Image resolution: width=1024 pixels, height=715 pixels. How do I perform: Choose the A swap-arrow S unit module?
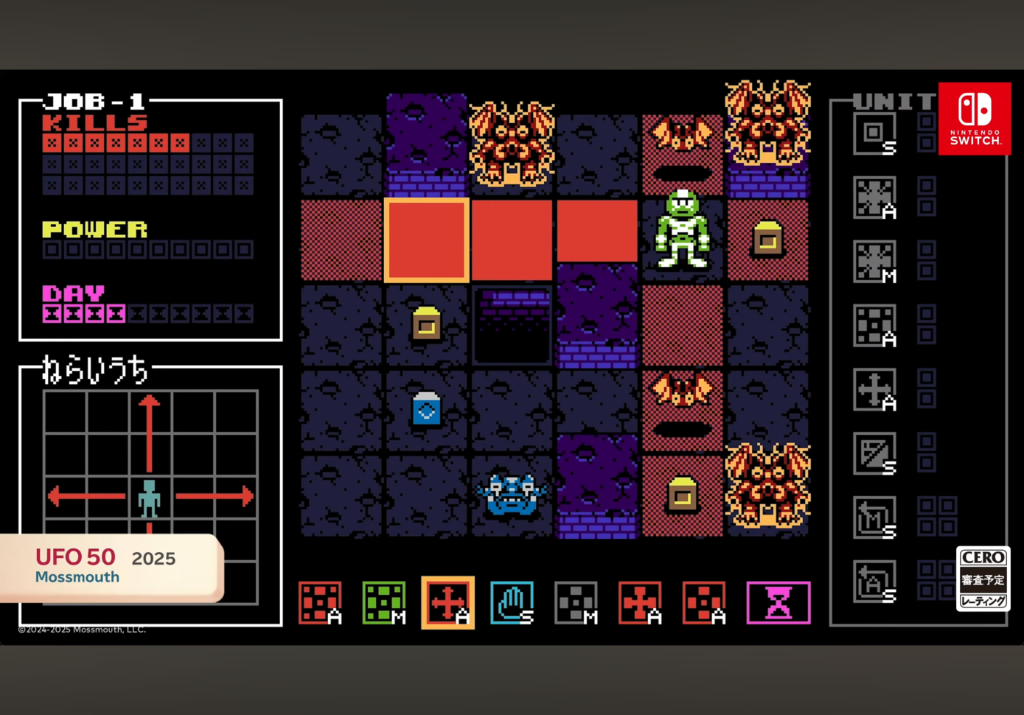874,581
